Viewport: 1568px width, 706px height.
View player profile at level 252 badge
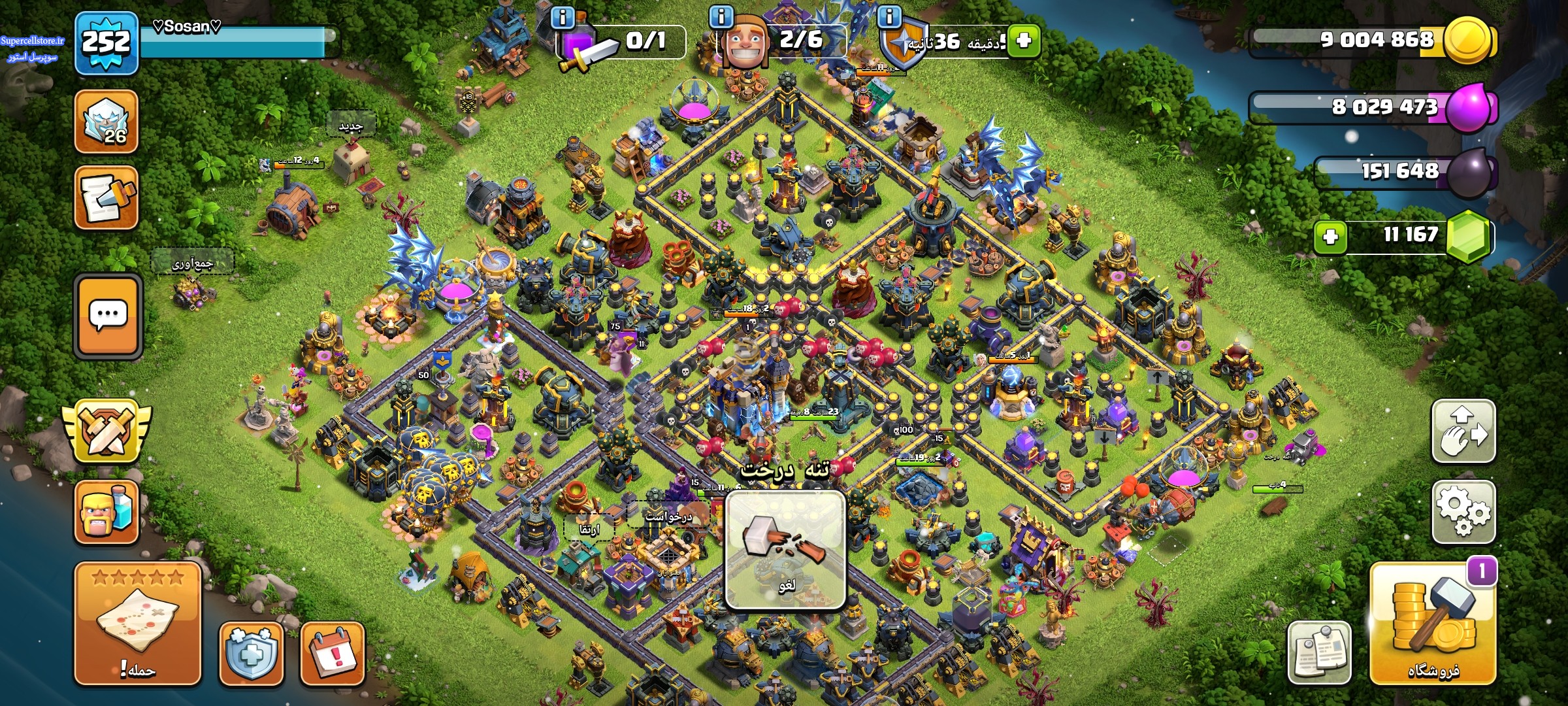106,43
